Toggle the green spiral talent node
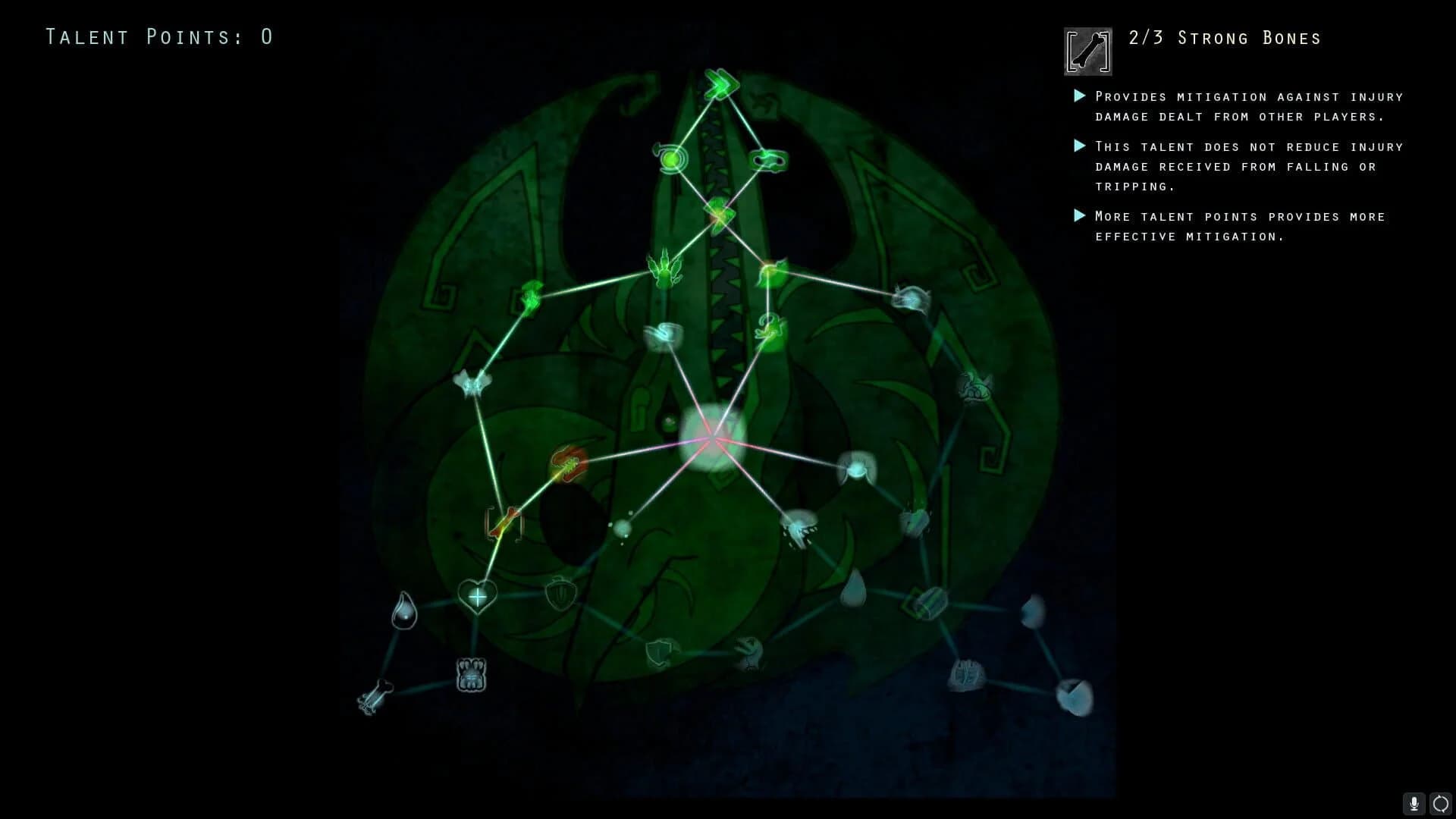The width and height of the screenshot is (1456, 819). tap(672, 159)
